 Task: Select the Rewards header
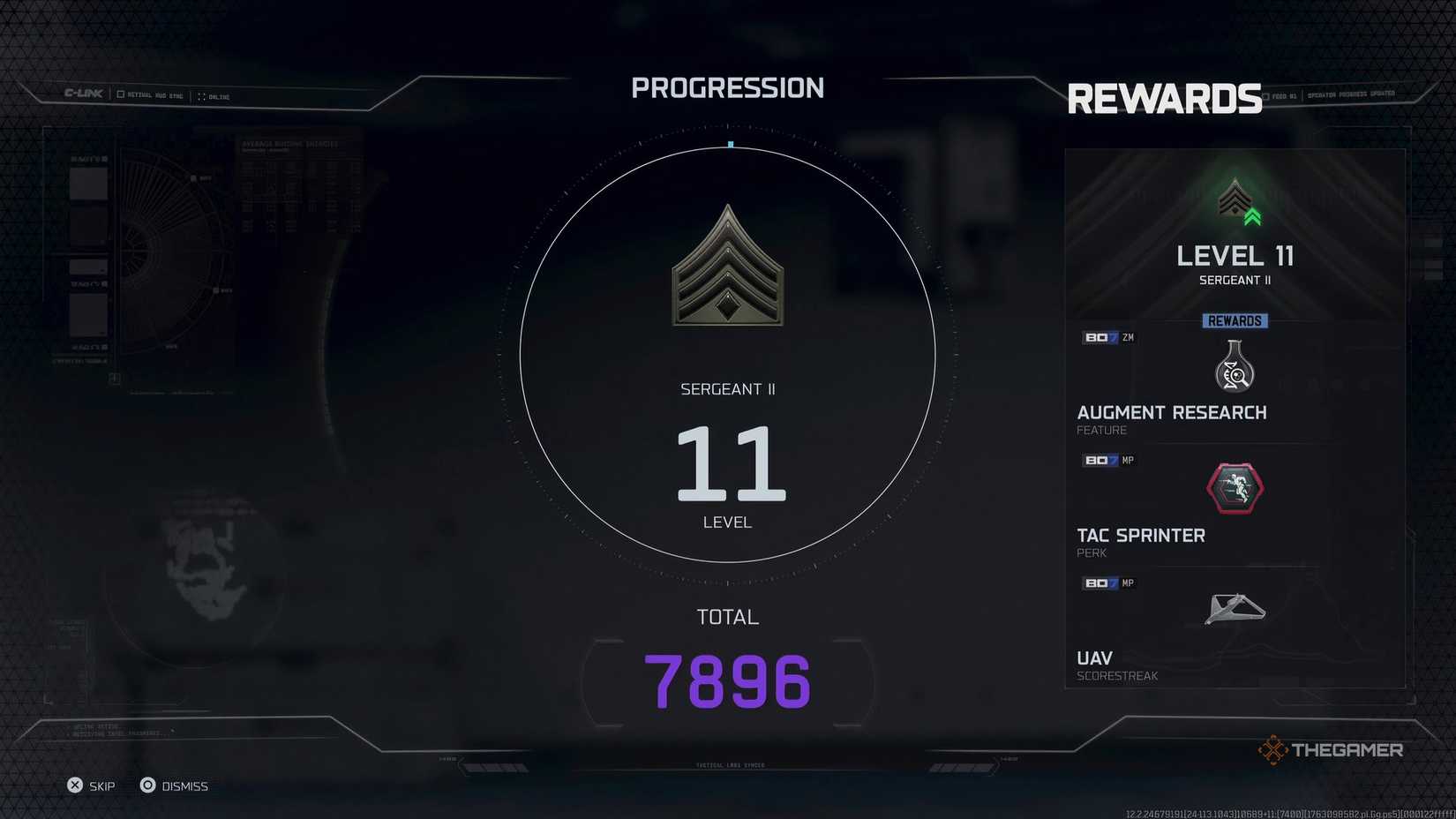1165,98
